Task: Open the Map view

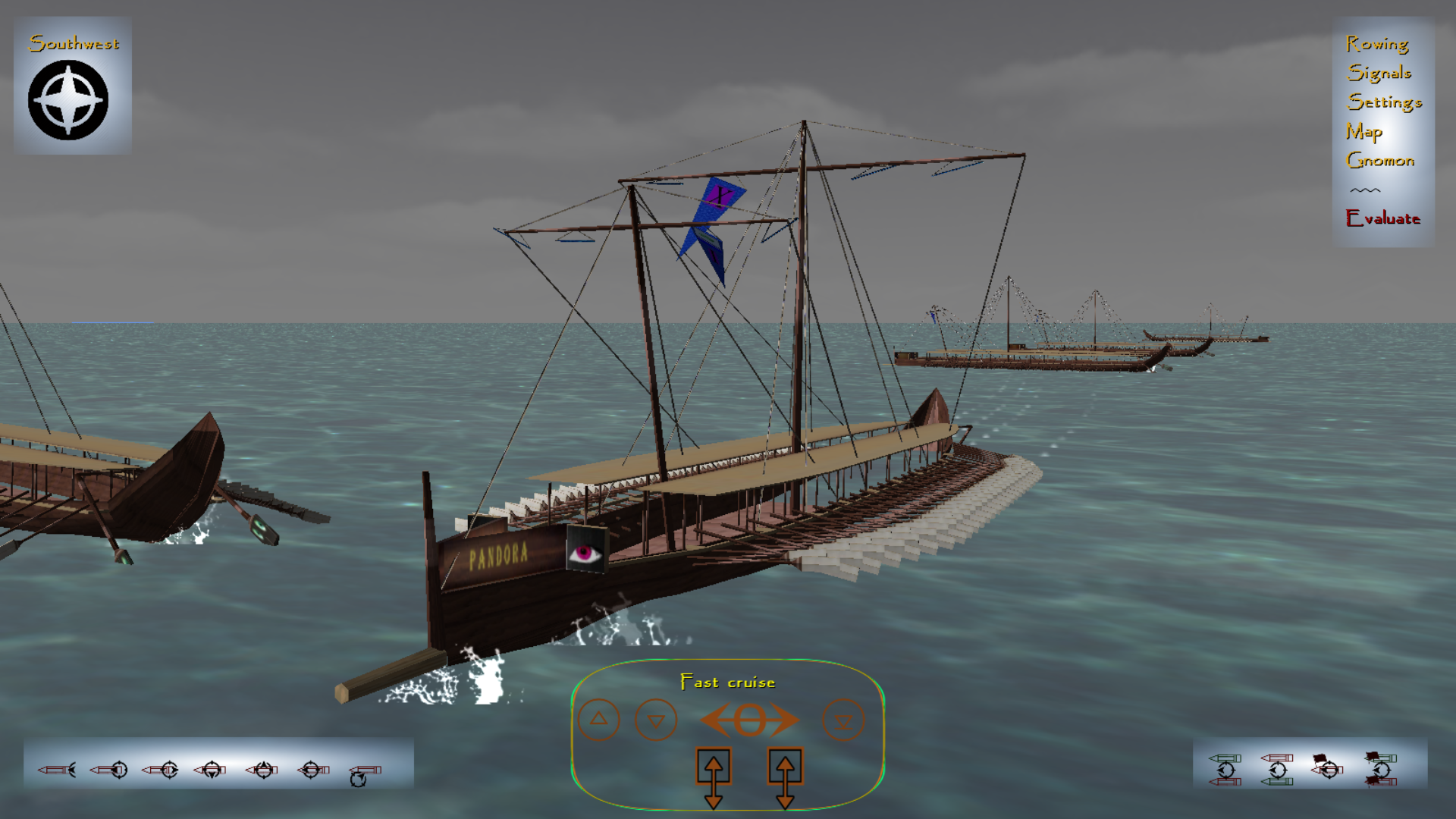Action: point(1364,131)
